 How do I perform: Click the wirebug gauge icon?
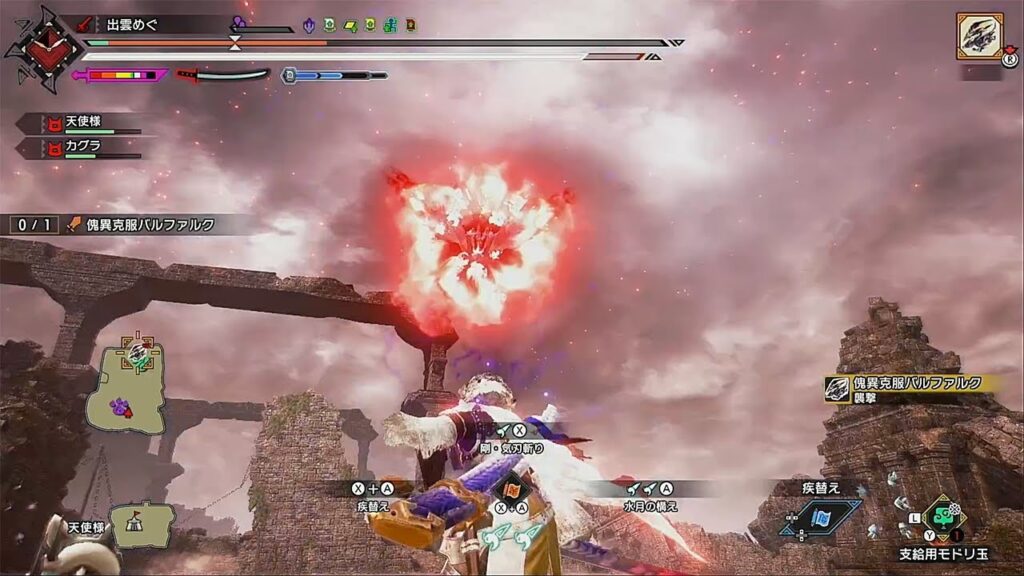tap(288, 75)
